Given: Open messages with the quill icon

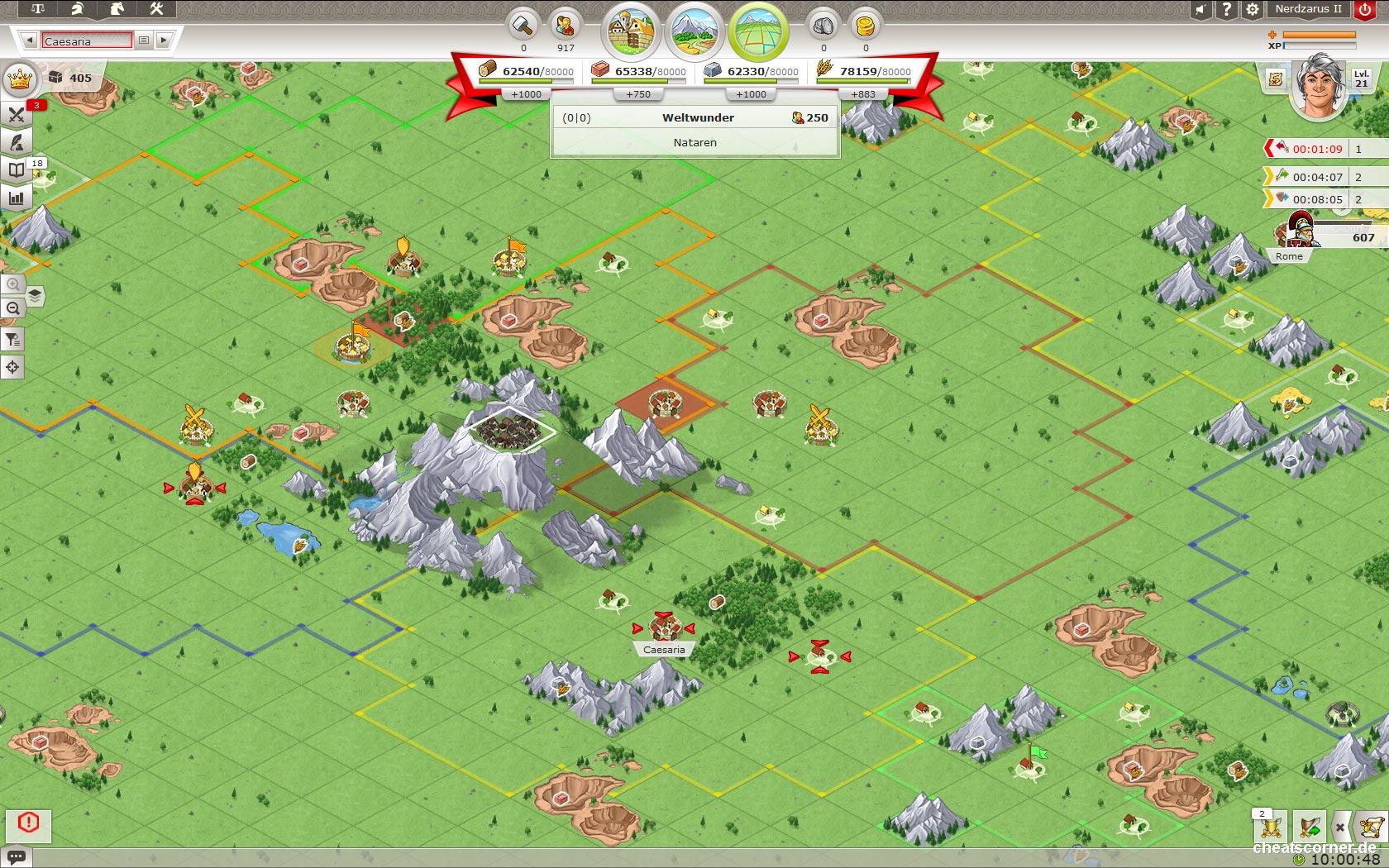Looking at the screenshot, I should click(15, 142).
